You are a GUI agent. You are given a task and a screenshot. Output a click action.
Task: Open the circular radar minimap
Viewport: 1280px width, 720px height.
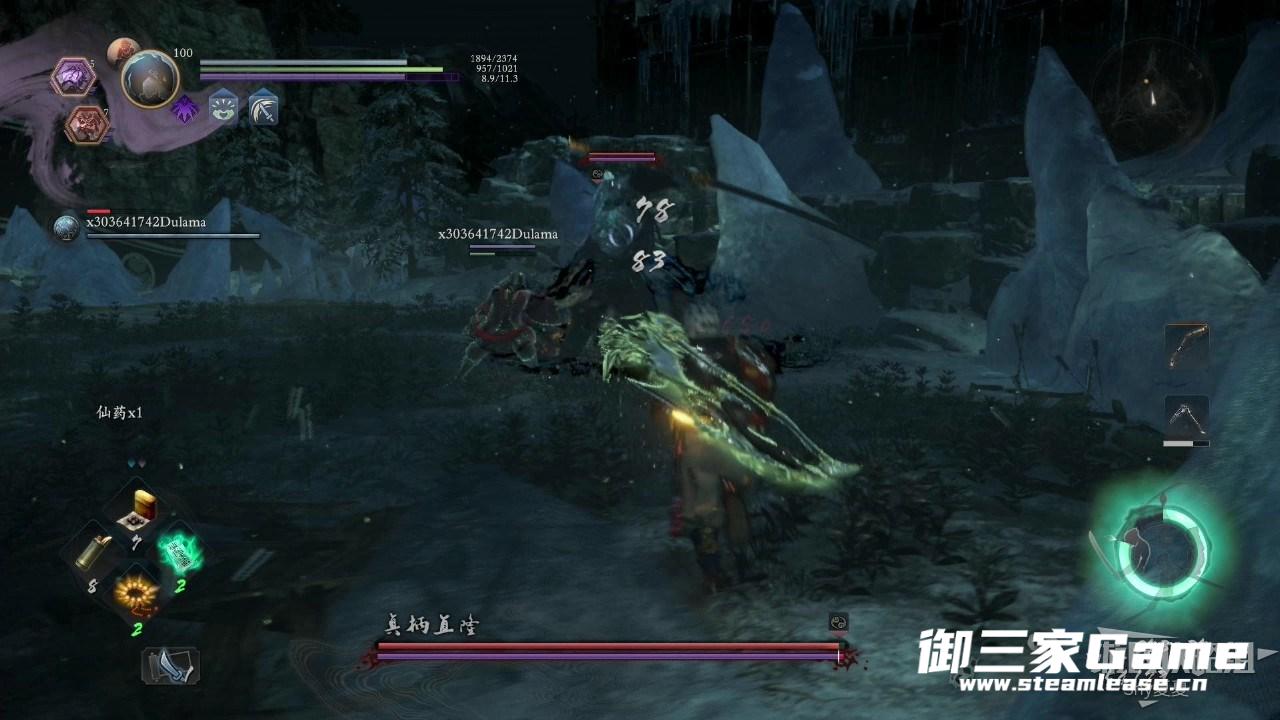[x=1153, y=97]
